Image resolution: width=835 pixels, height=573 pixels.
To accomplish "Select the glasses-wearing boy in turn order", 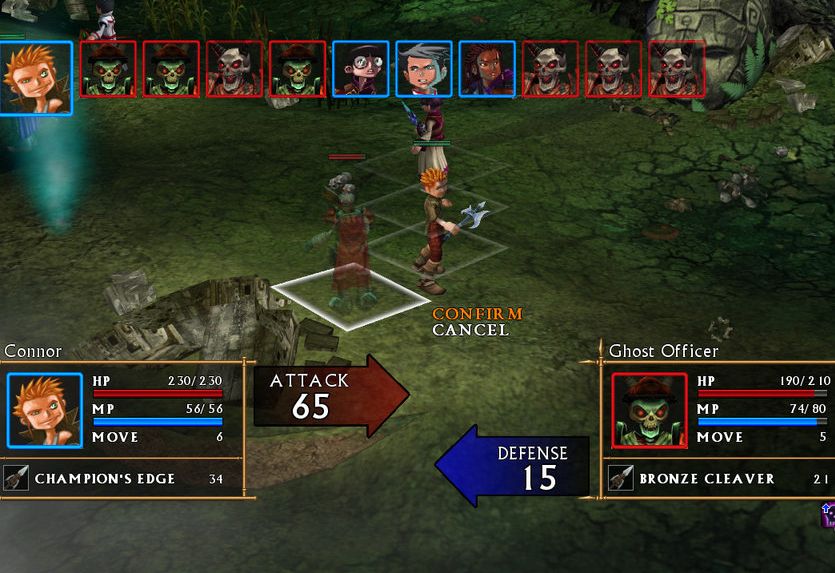I will tap(361, 69).
